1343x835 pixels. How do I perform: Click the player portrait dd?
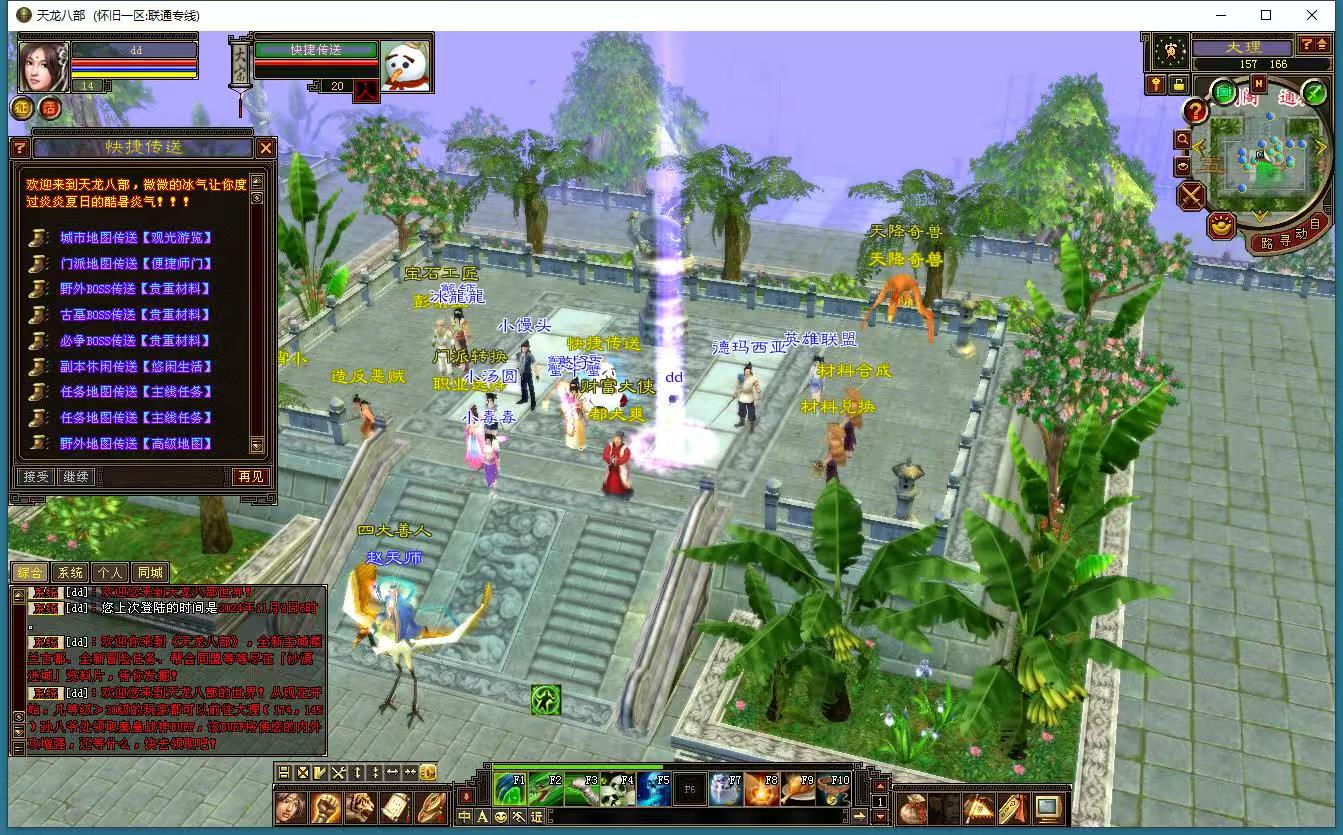(44, 67)
